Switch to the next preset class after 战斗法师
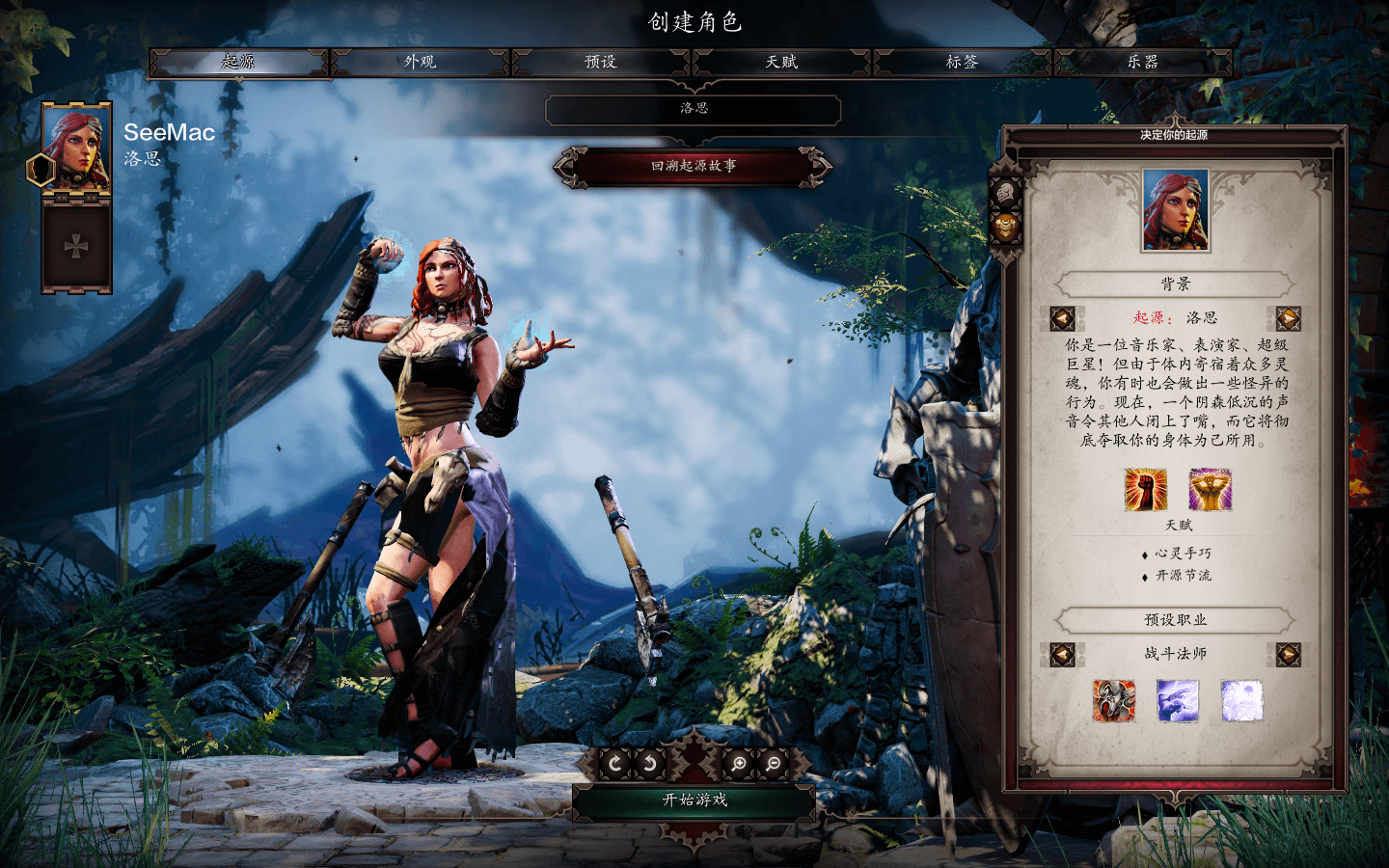The image size is (1389, 868). [1288, 655]
